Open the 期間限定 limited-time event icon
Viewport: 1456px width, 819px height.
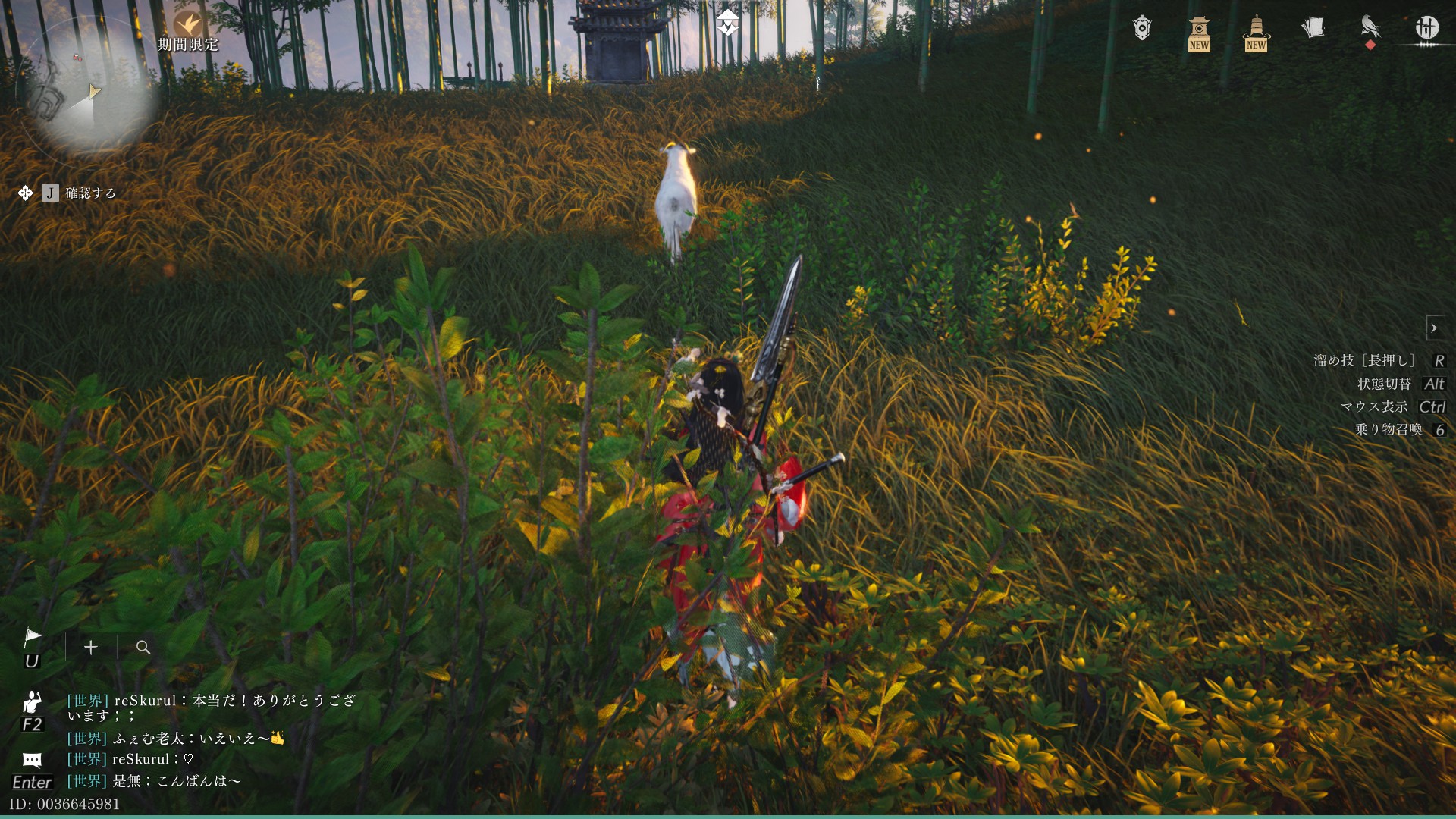pyautogui.click(x=187, y=27)
